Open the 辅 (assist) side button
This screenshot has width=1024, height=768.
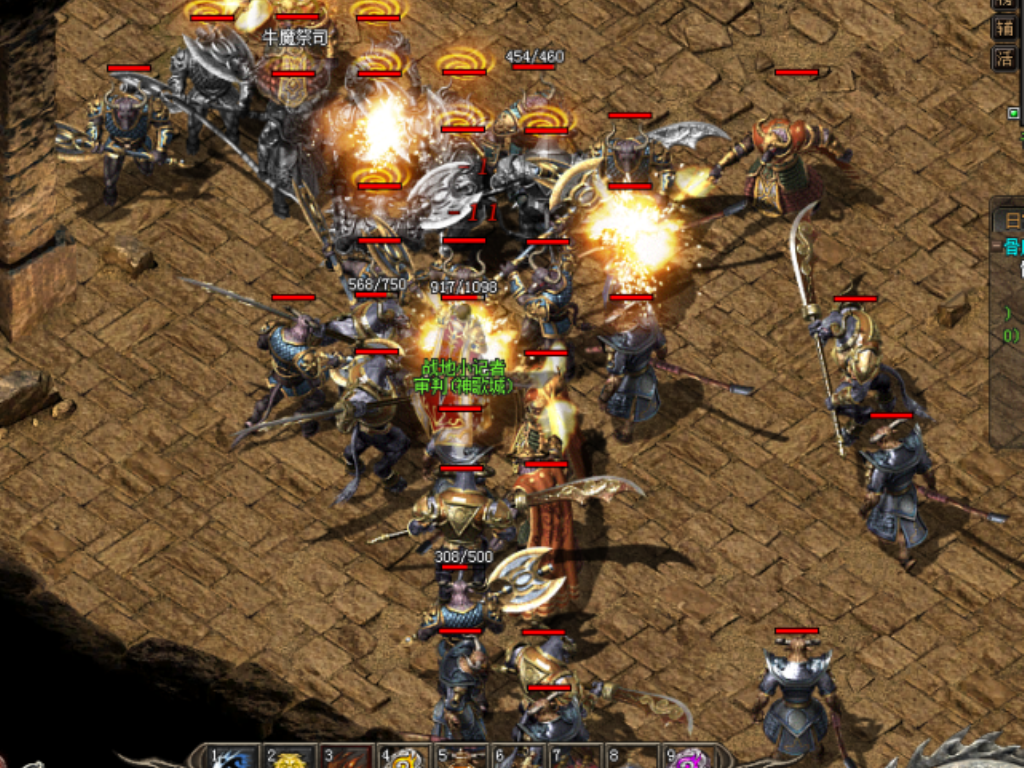[x=1004, y=28]
